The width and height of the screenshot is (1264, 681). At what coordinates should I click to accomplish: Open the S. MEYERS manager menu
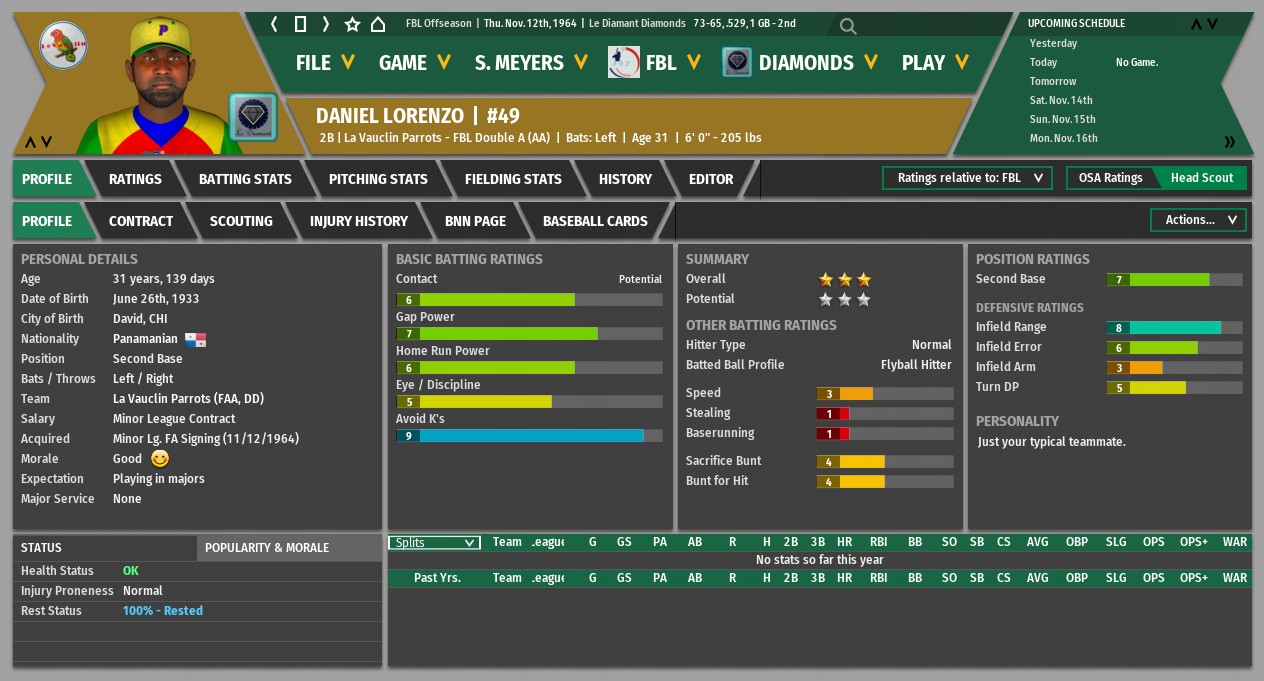point(530,63)
